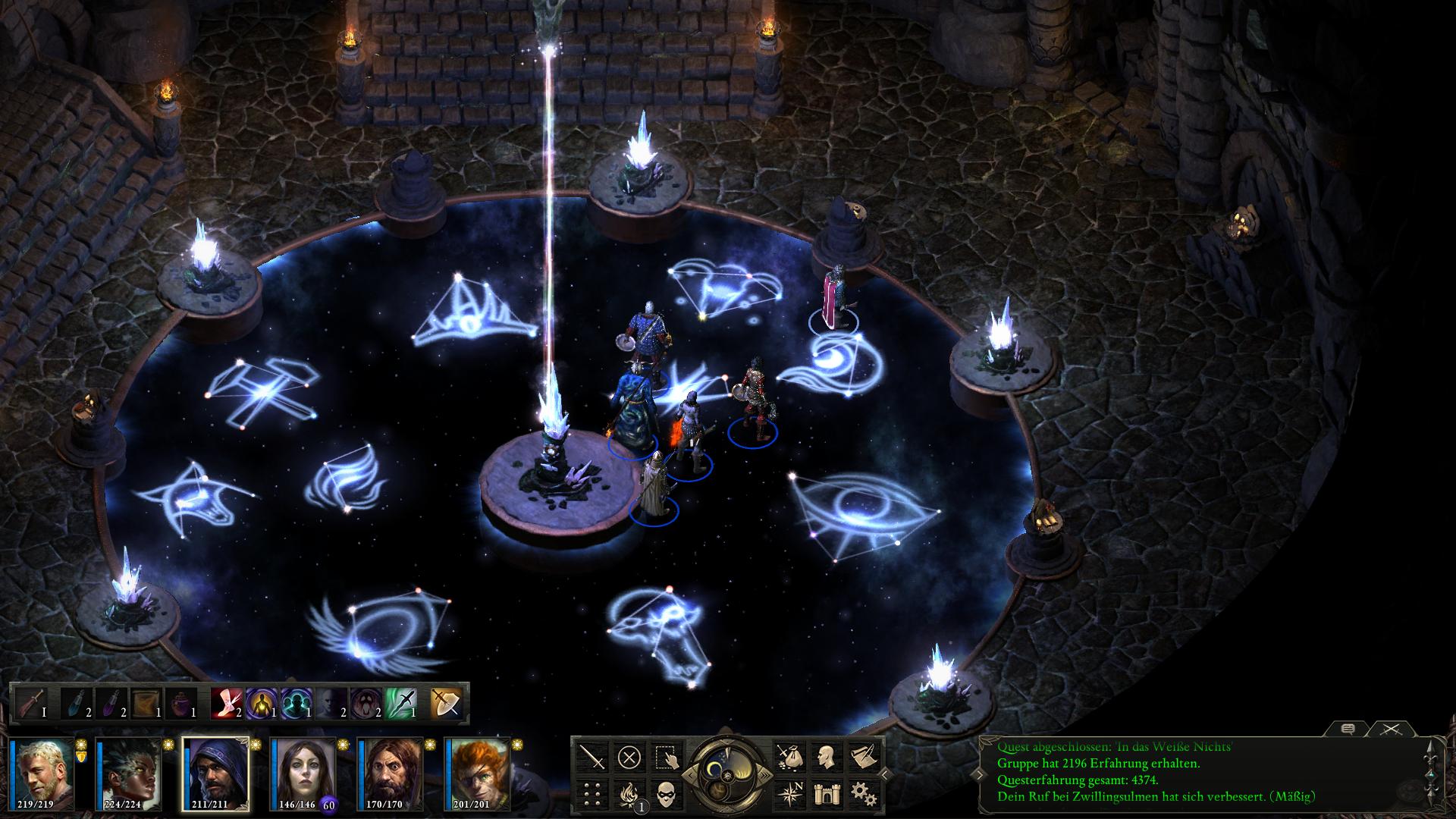Open the quest journal scroll and quill
The width and height of the screenshot is (1456, 819).
coord(863,756)
